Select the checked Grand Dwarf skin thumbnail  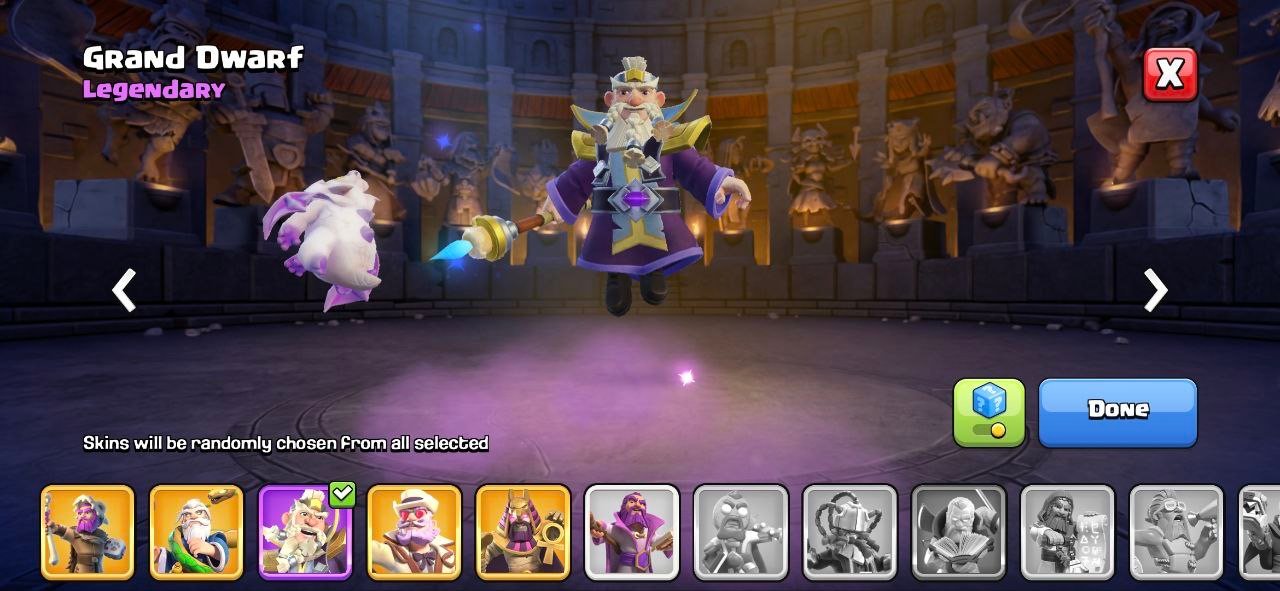click(305, 532)
